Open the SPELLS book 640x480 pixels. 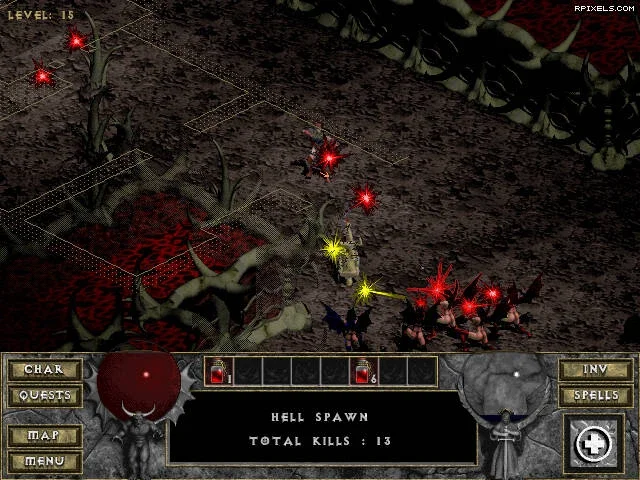click(x=595, y=395)
